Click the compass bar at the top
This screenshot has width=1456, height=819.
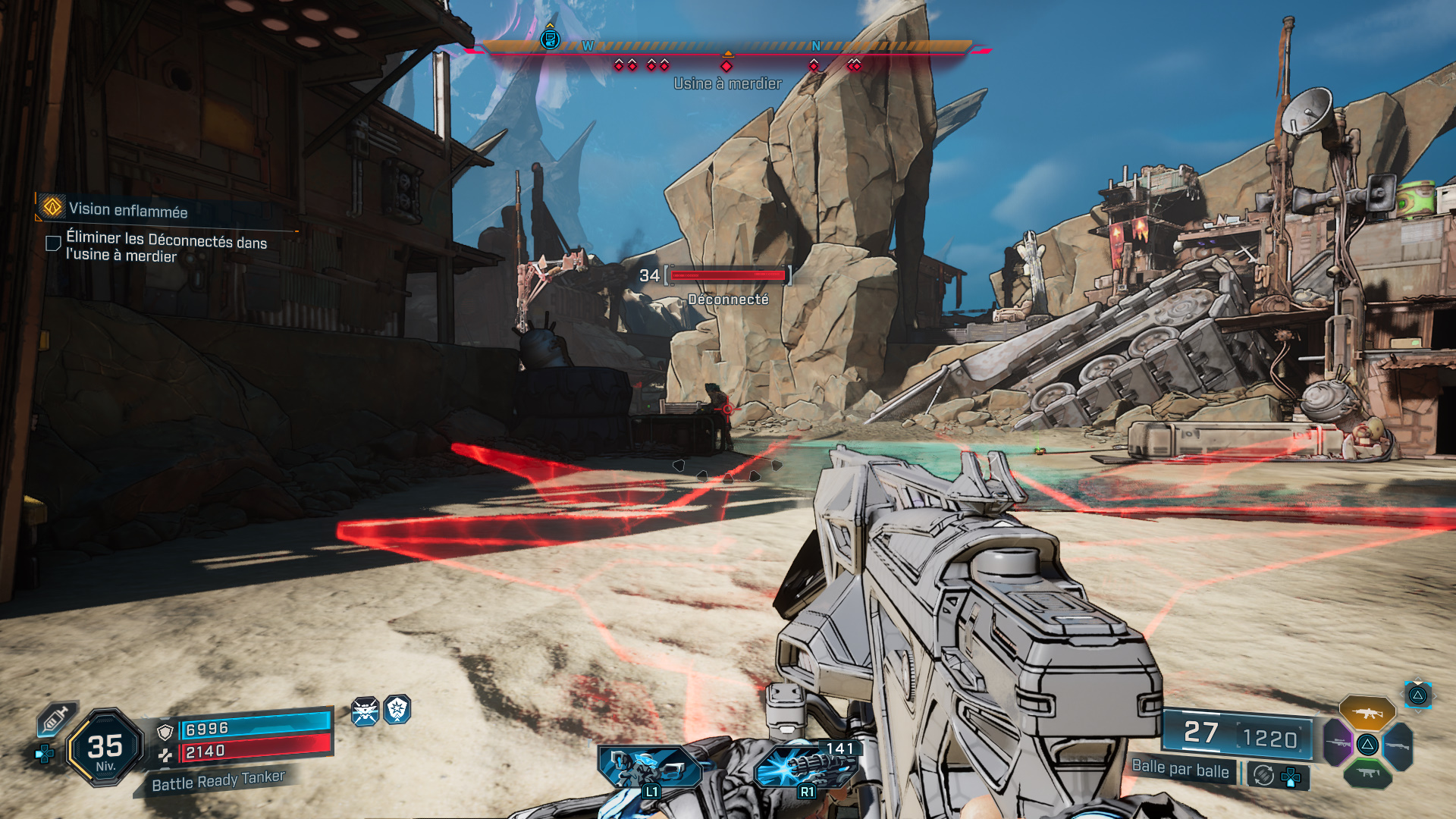tap(728, 47)
